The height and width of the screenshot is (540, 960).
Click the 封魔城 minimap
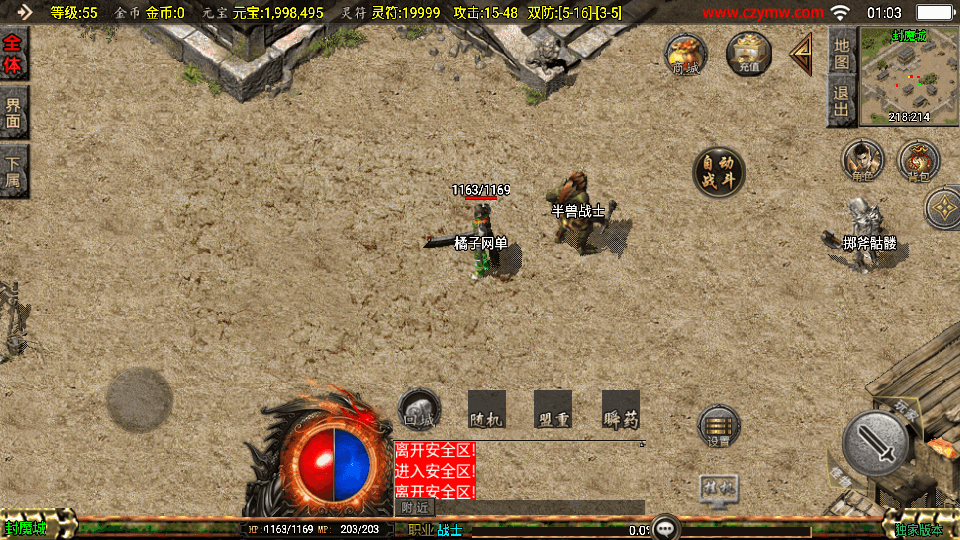pos(909,76)
